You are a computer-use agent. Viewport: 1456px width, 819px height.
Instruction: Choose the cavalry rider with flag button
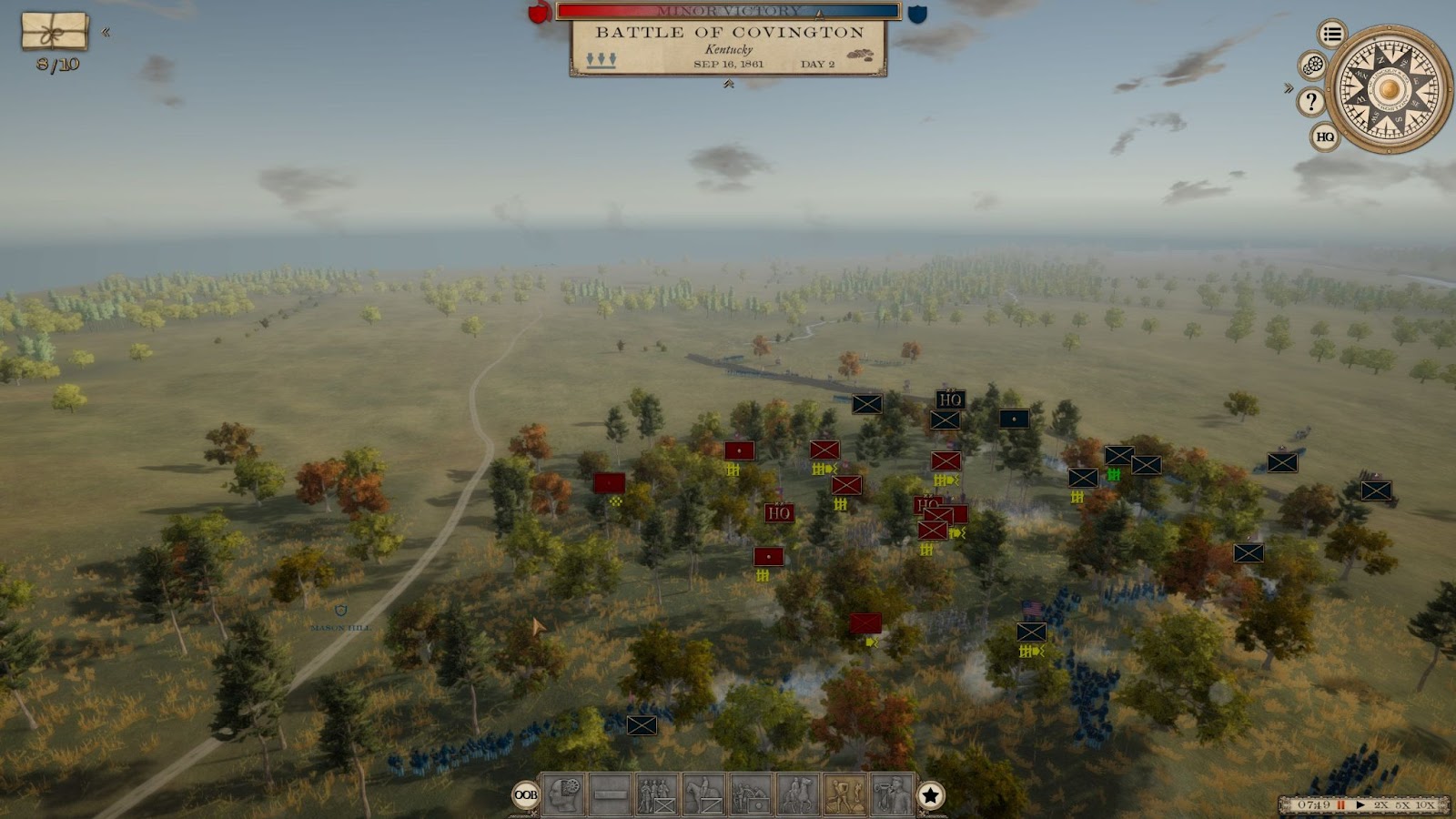(703, 795)
